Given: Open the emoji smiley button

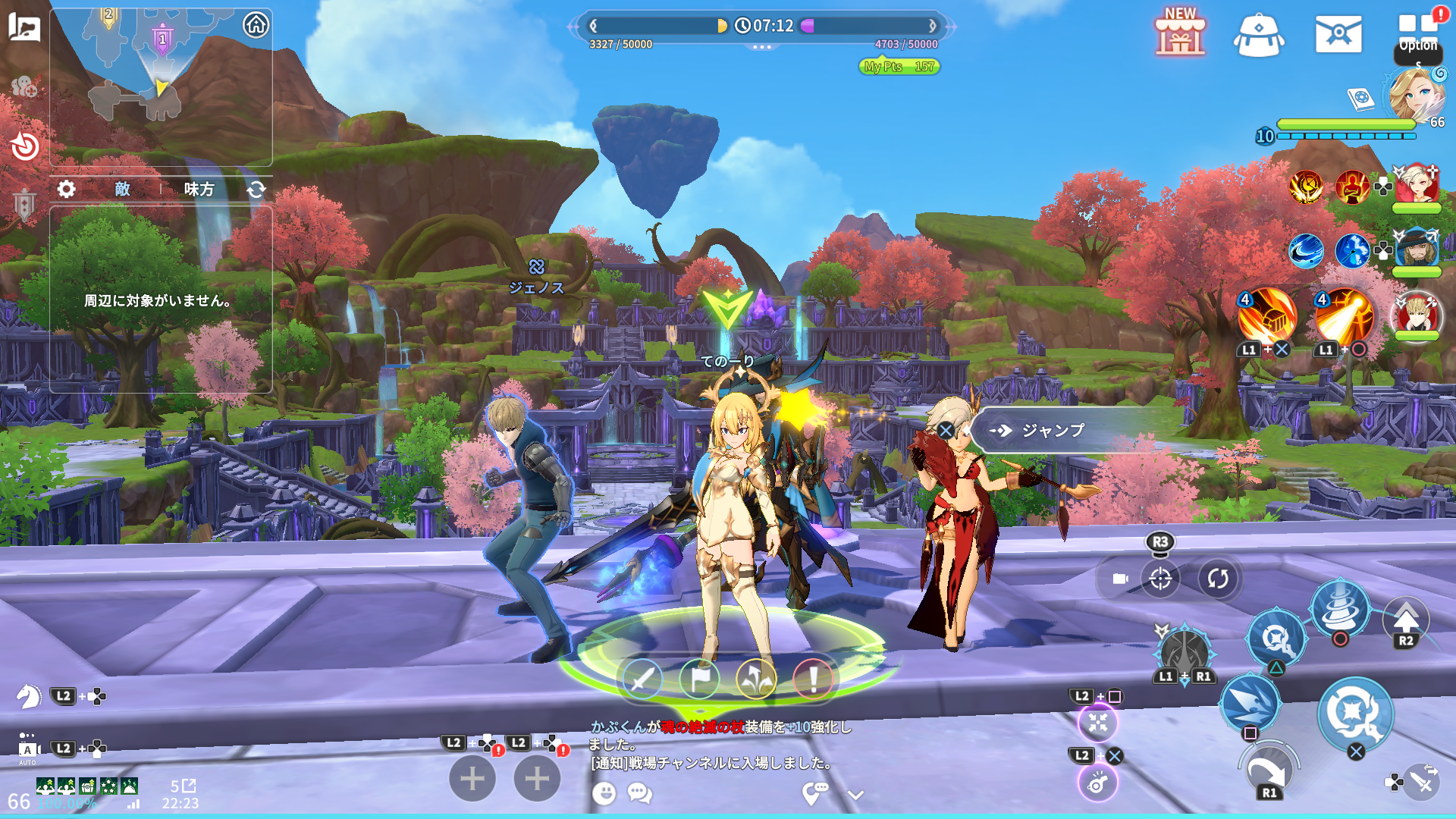Looking at the screenshot, I should tap(604, 793).
